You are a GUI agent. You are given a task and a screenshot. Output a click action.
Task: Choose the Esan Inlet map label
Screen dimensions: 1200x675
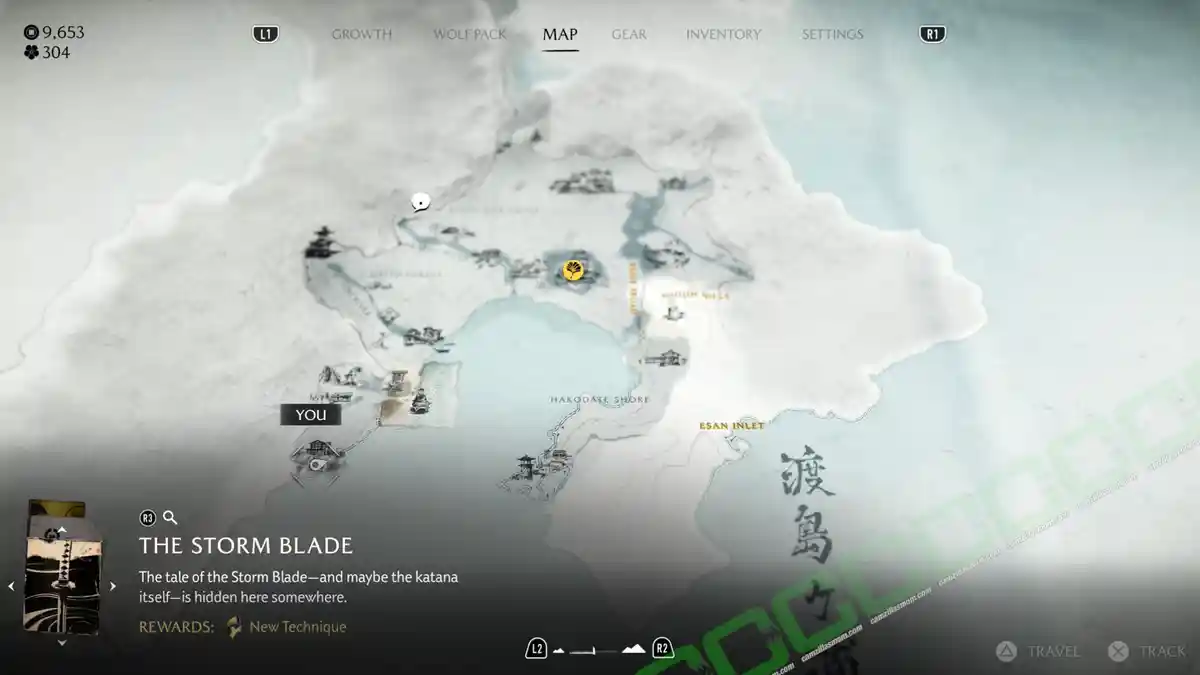[731, 426]
